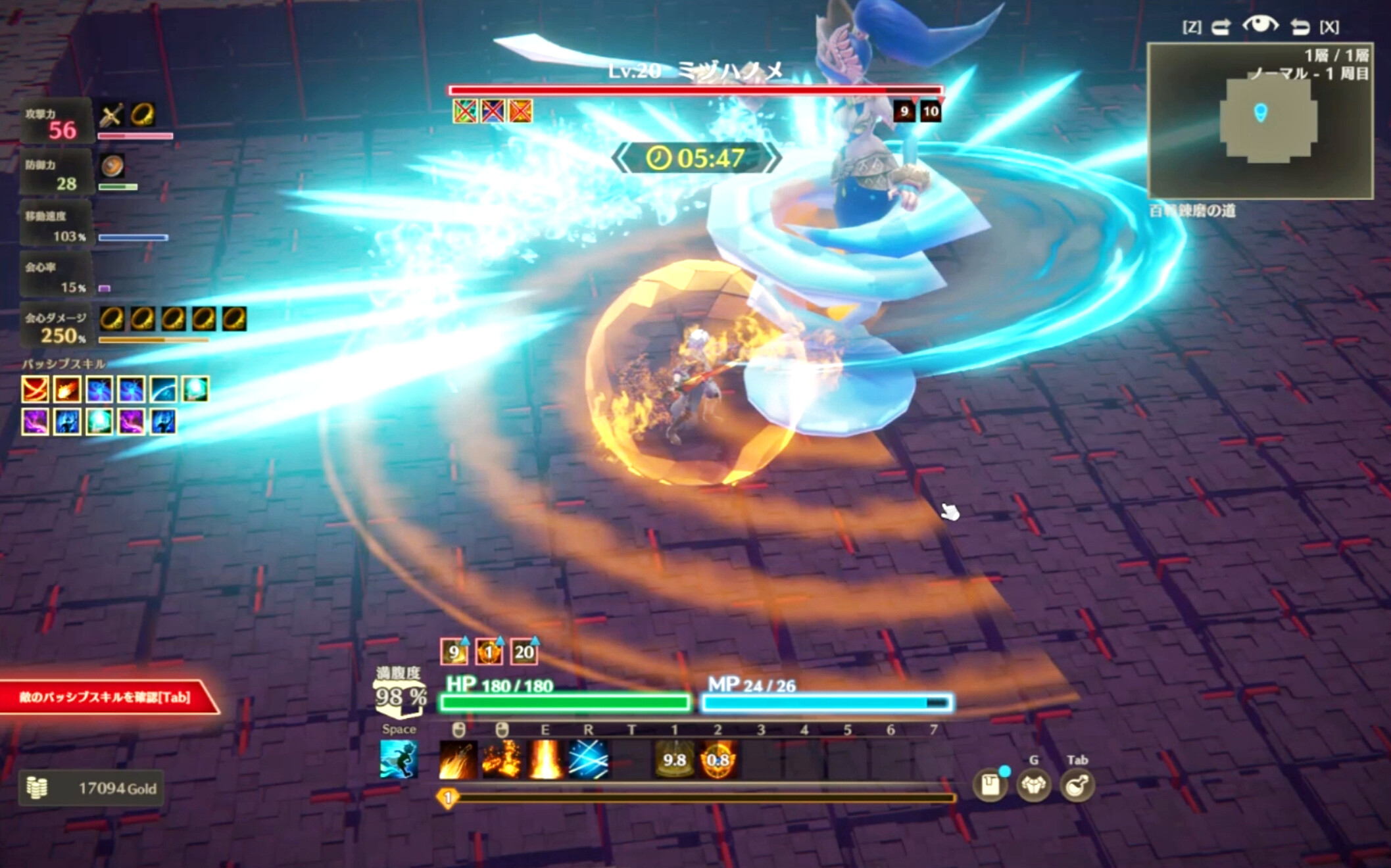Click the first crossed-out debuff icon under boss HP bar
1391x868 pixels.
coord(464,112)
